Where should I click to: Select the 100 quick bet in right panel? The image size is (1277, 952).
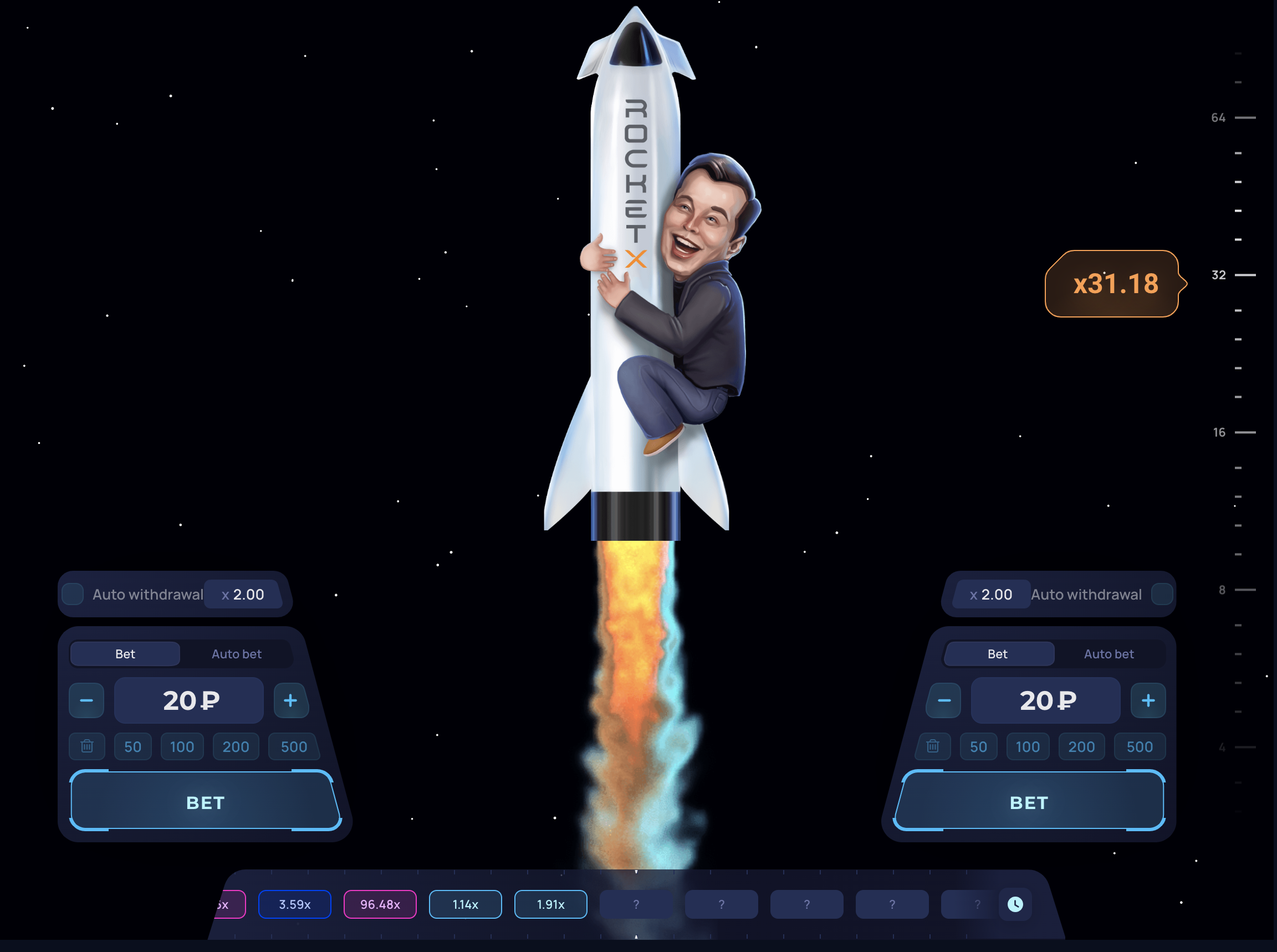[x=1028, y=747]
